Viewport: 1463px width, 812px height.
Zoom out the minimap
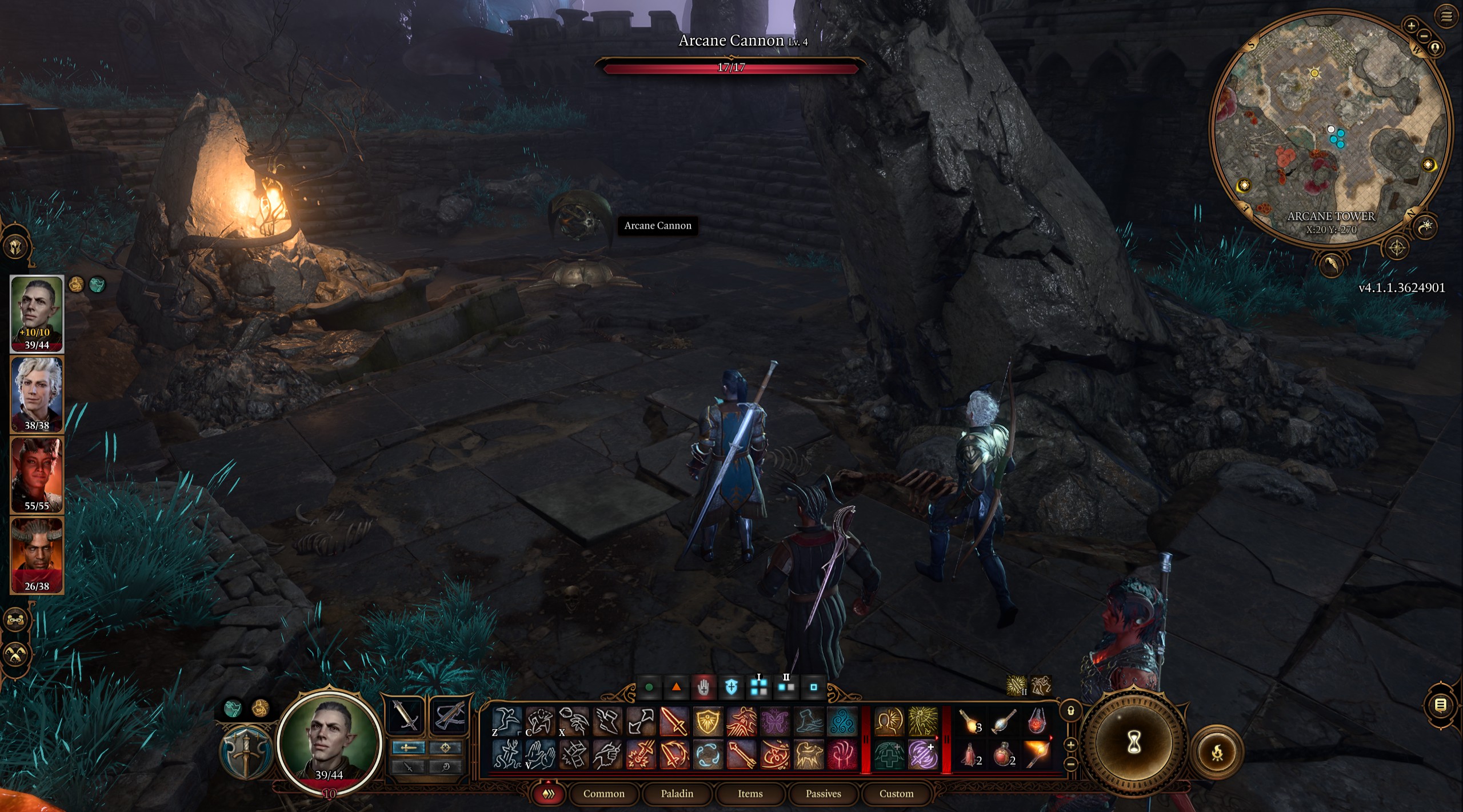1423,35
